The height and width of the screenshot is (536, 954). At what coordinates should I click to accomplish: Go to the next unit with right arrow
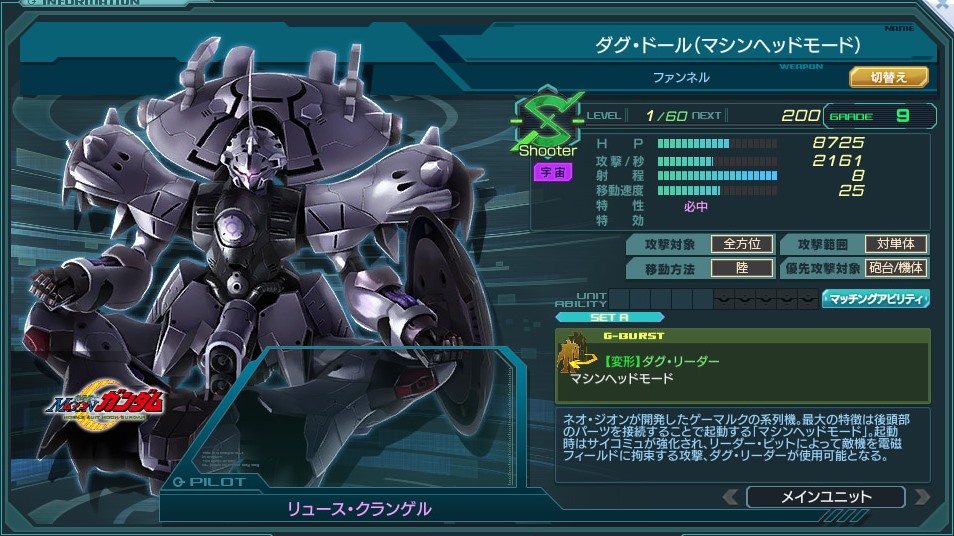pyautogui.click(x=921, y=496)
